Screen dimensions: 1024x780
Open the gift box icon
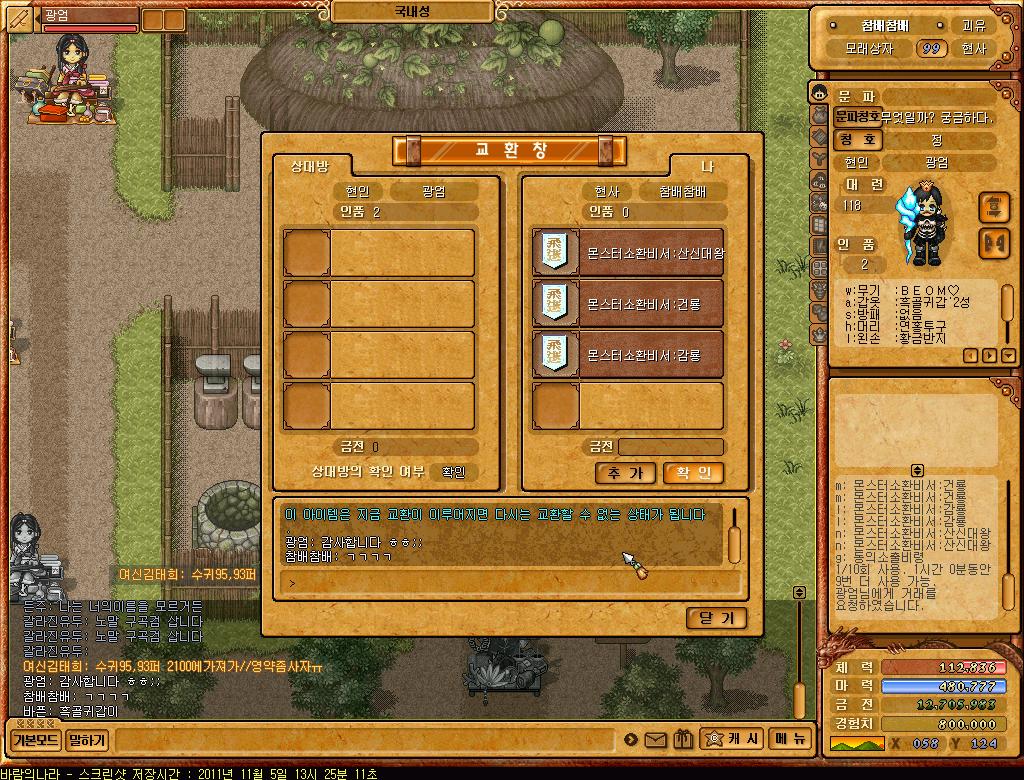pyautogui.click(x=683, y=740)
